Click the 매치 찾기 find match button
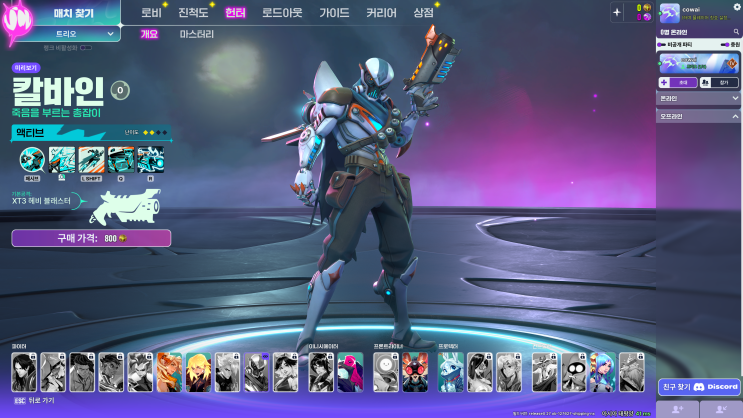Image resolution: width=743 pixels, height=418 pixels. click(x=72, y=13)
